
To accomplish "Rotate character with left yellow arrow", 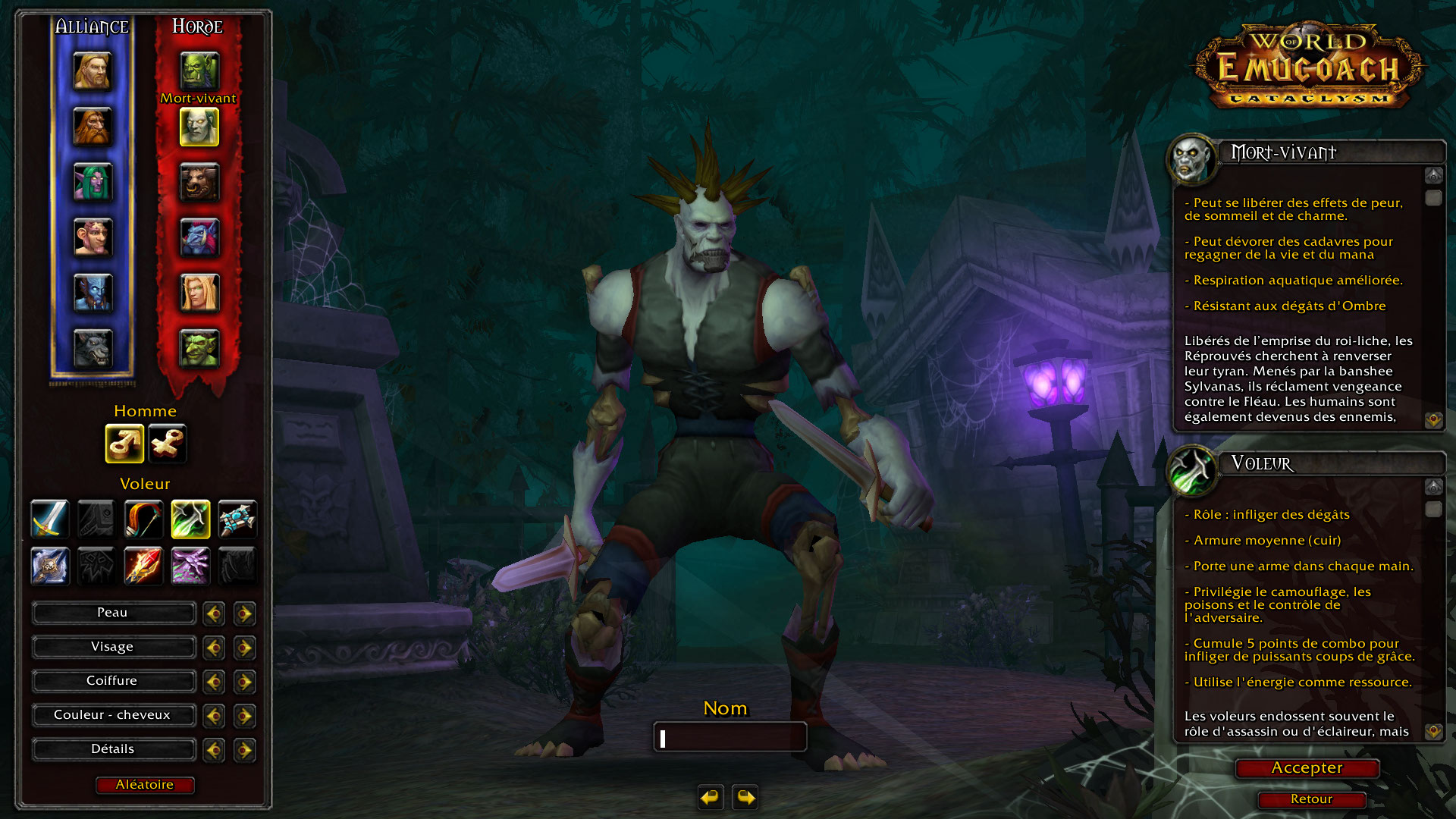I will click(x=711, y=797).
